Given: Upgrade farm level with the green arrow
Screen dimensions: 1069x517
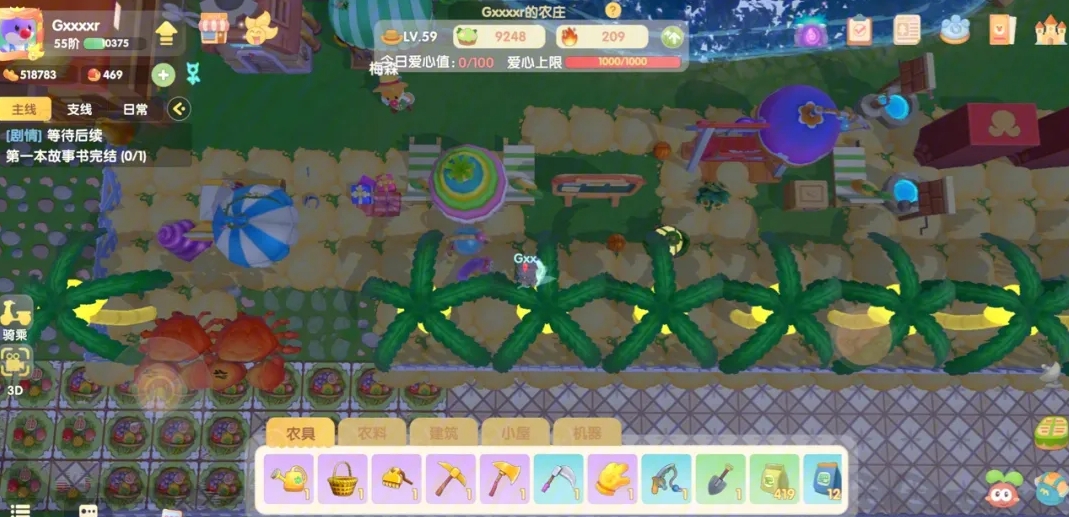Looking at the screenshot, I should point(672,38).
